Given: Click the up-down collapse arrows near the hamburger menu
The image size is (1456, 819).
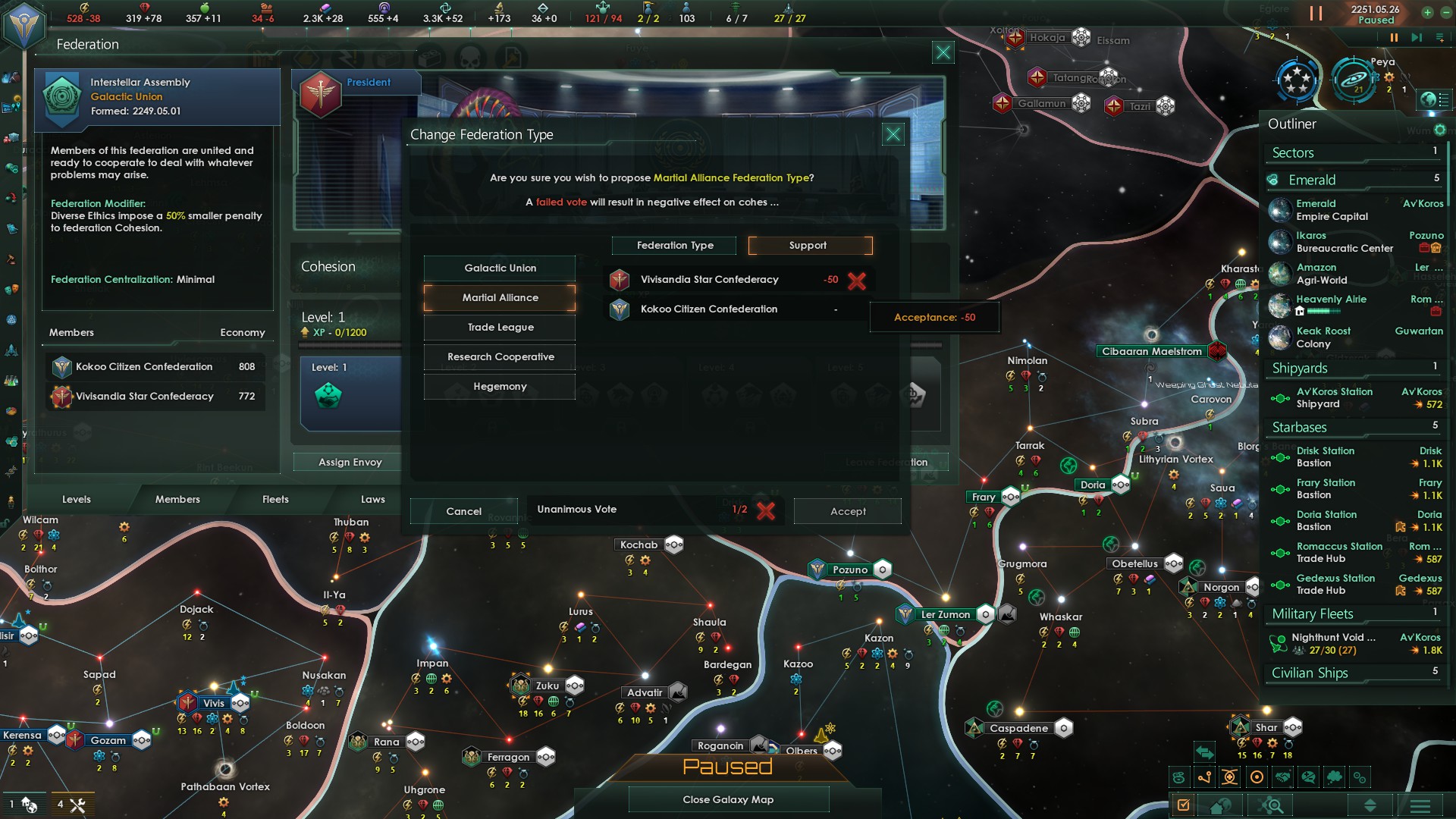Looking at the screenshot, I should [1371, 806].
